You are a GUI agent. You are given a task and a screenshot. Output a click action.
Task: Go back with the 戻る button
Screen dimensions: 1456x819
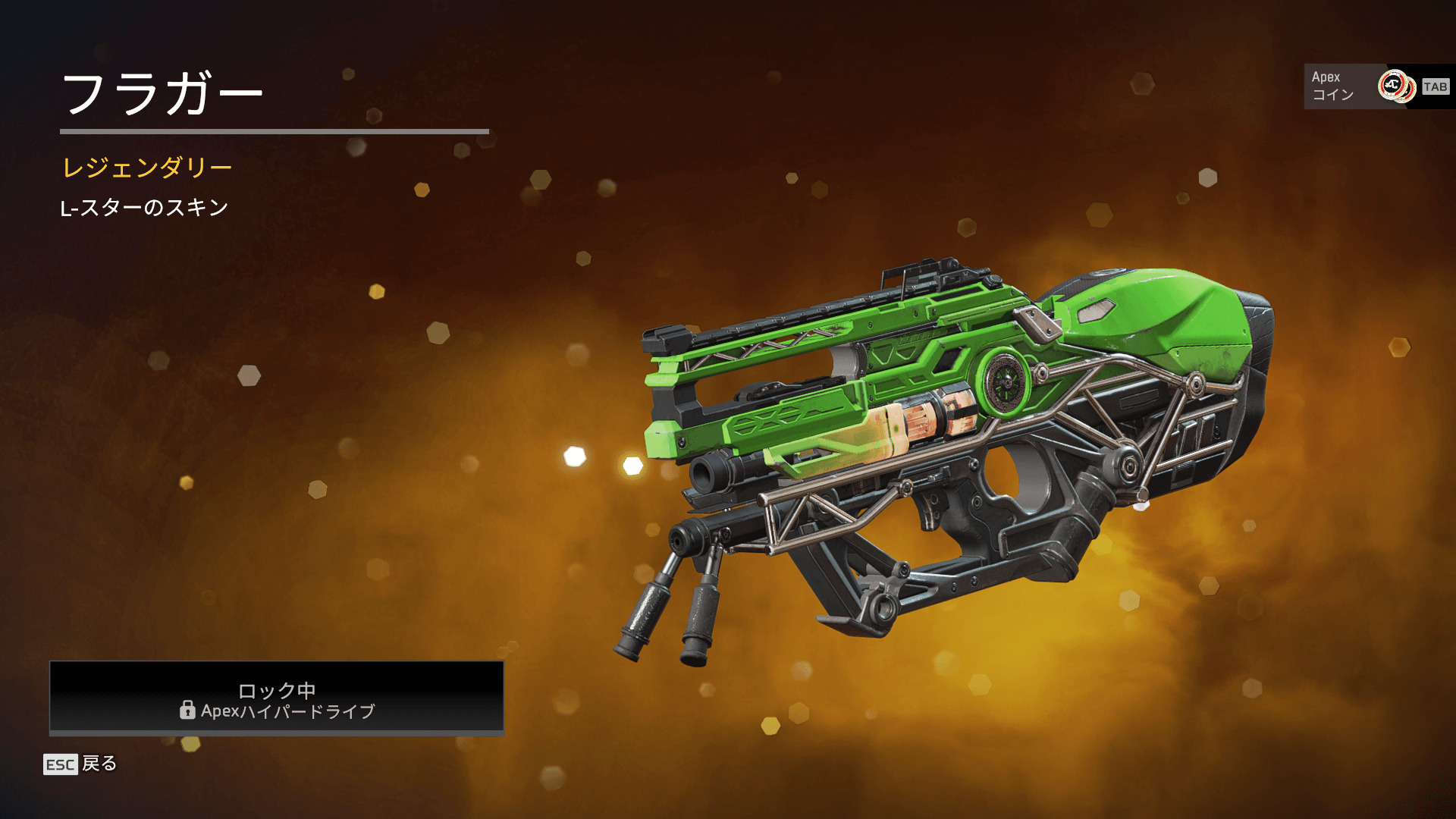81,764
